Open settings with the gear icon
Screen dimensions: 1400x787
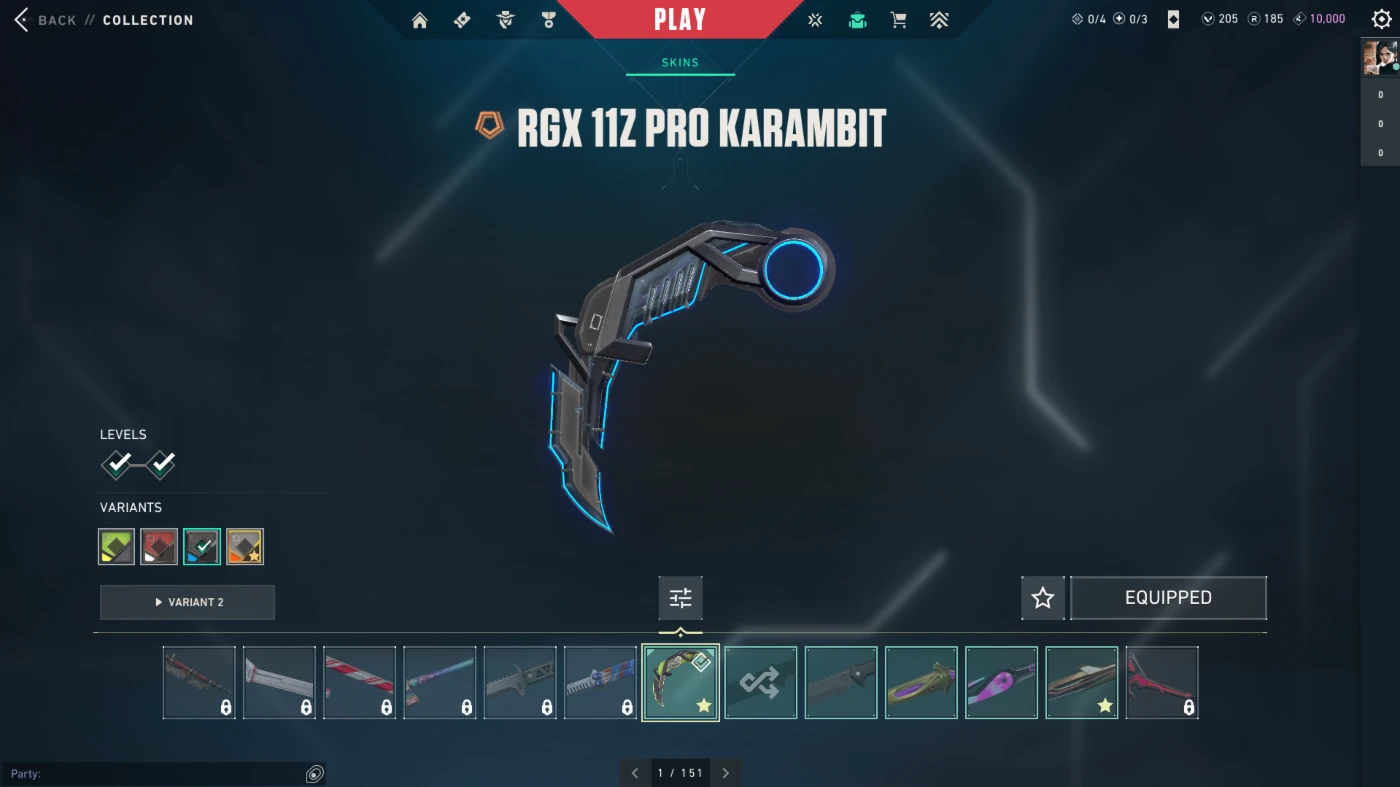tap(1381, 19)
